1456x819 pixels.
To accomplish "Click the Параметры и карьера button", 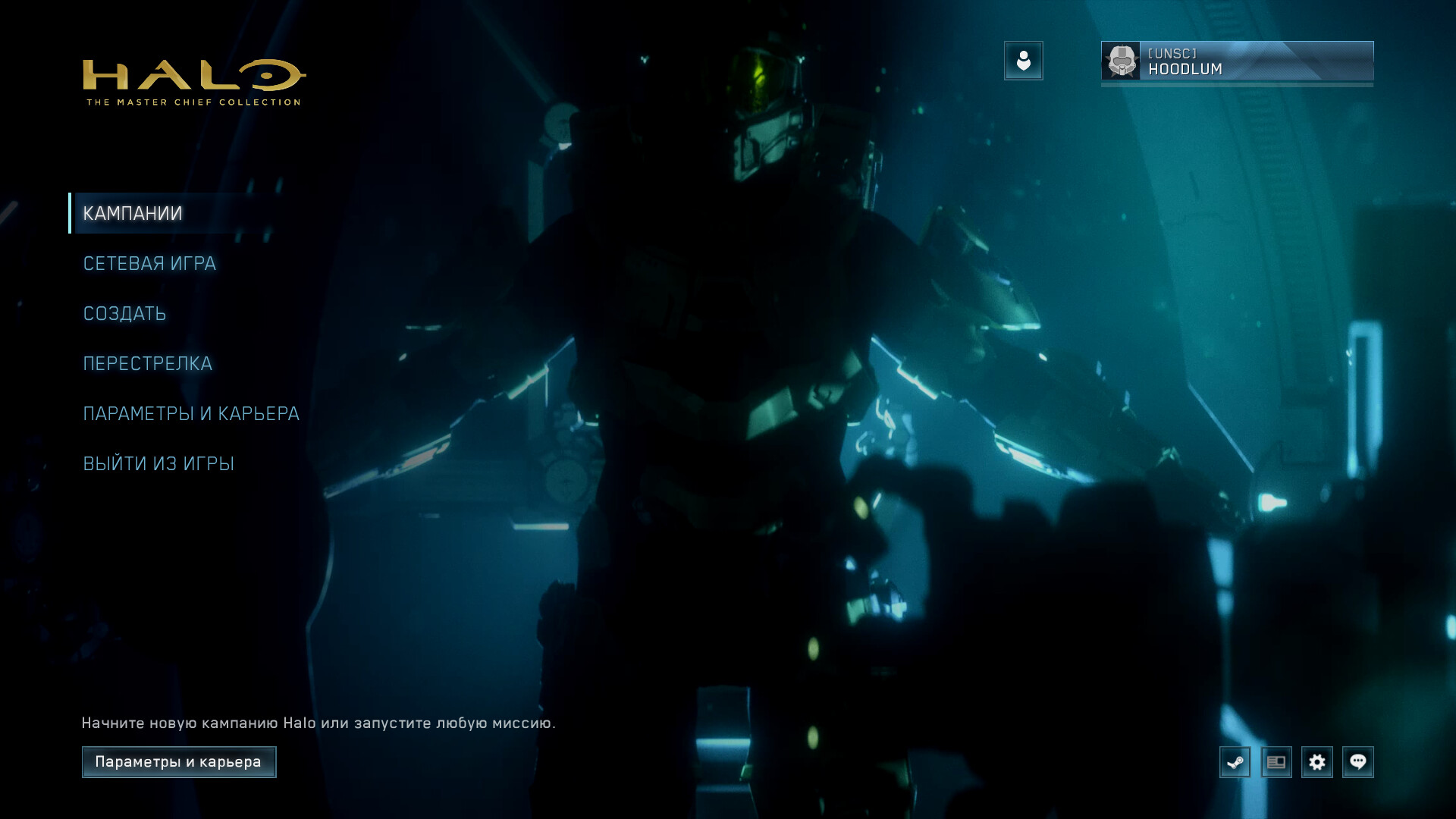I will pyautogui.click(x=179, y=762).
